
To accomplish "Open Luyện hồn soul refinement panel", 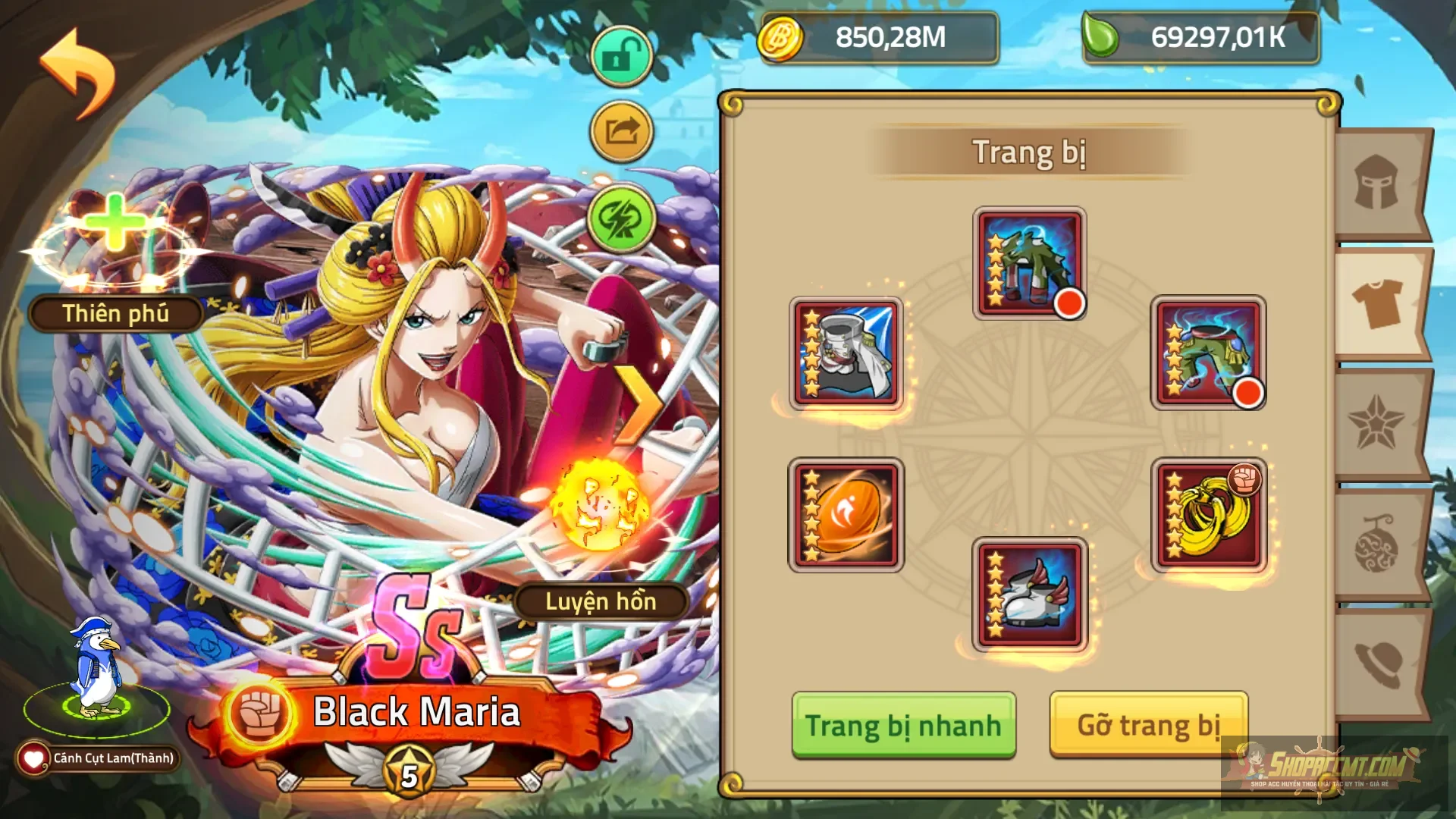I will [603, 603].
